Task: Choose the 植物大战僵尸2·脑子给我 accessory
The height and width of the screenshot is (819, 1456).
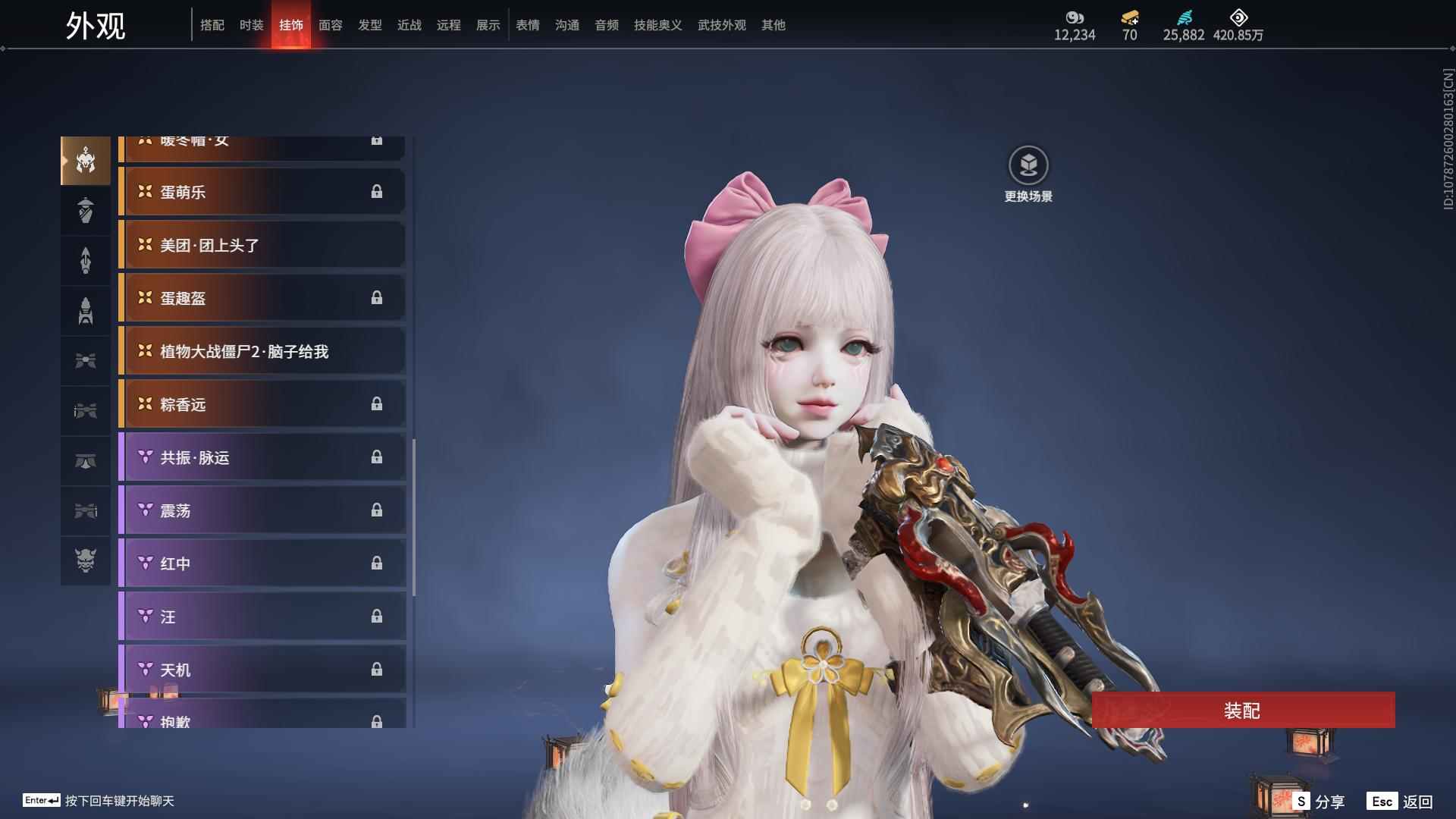Action: coord(262,351)
